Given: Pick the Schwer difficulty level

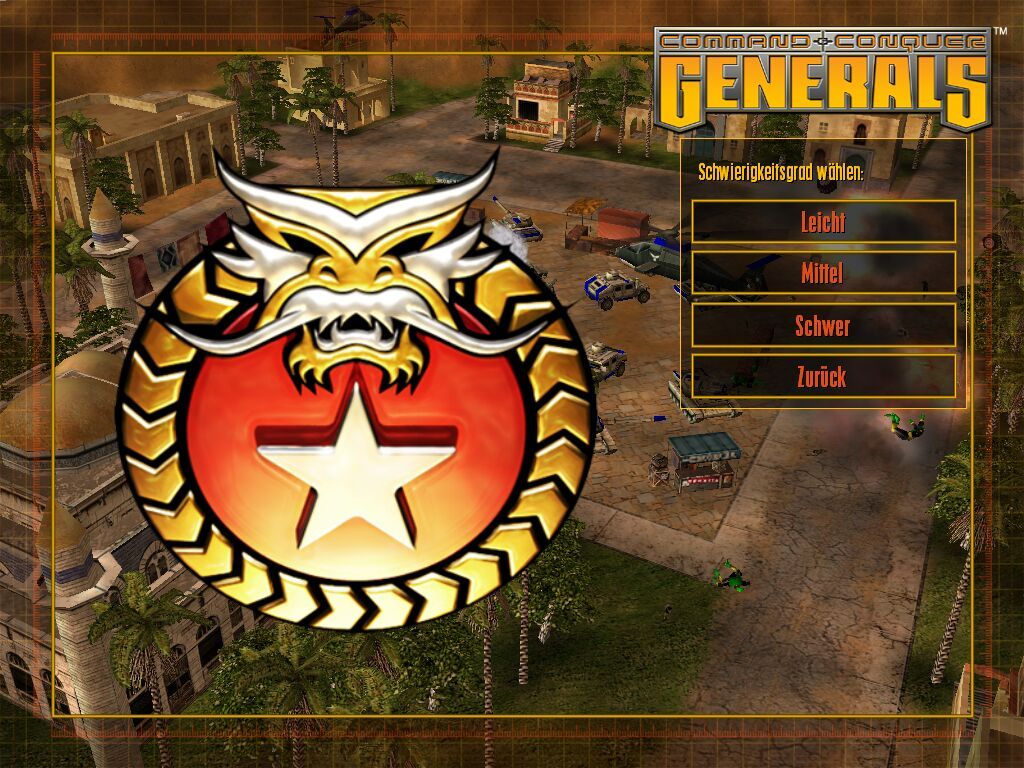Looking at the screenshot, I should (x=823, y=325).
